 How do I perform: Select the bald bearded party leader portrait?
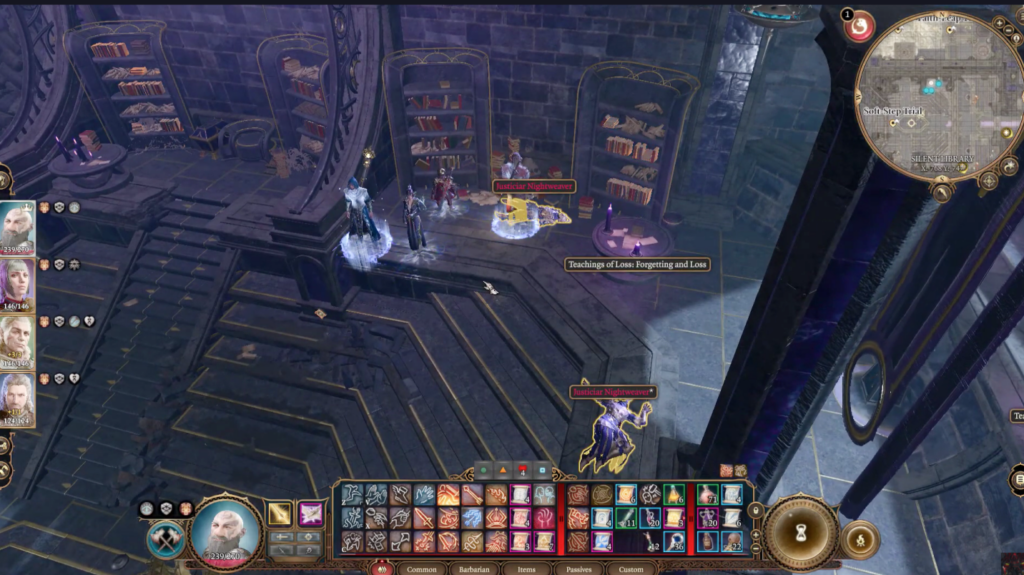tap(18, 227)
